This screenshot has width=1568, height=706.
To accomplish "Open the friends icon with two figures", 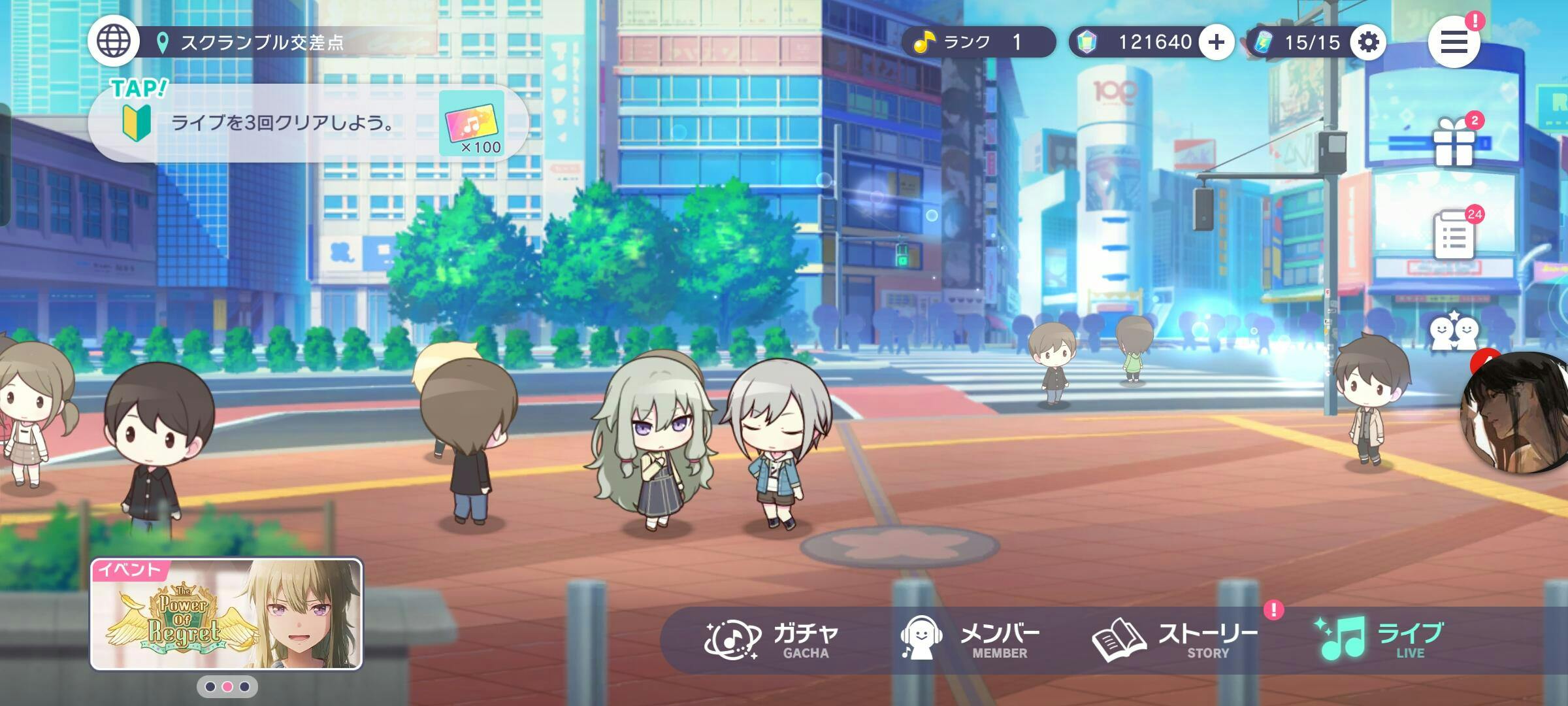I will [1454, 332].
